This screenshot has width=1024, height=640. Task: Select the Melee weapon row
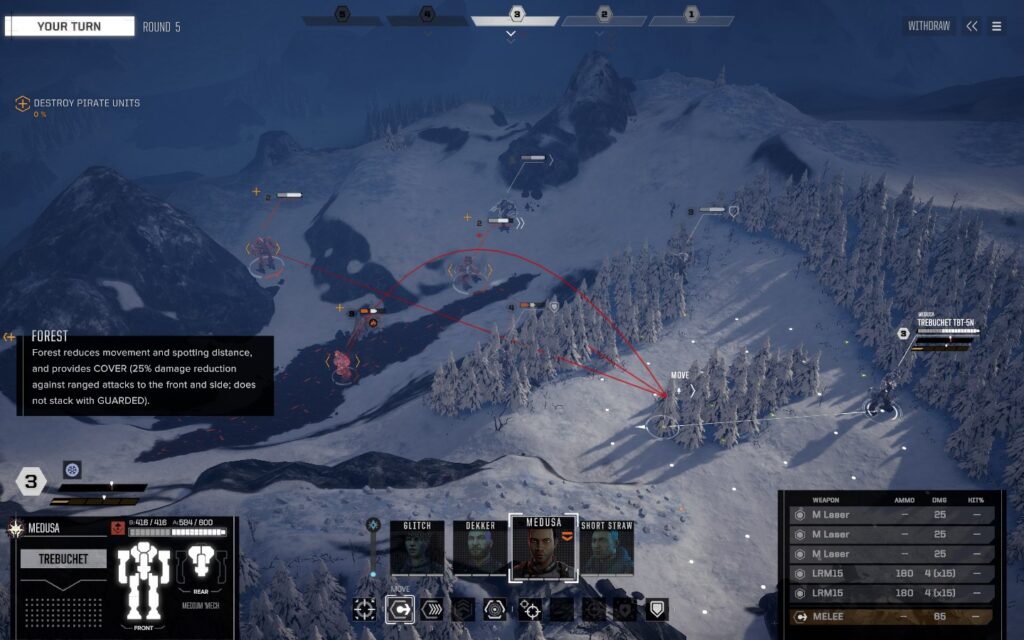[x=891, y=617]
